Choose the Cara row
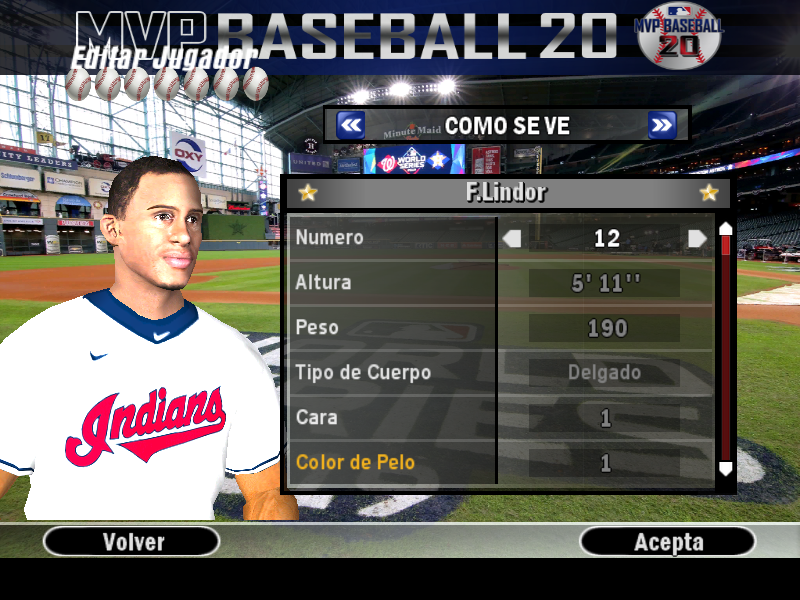 [392, 418]
